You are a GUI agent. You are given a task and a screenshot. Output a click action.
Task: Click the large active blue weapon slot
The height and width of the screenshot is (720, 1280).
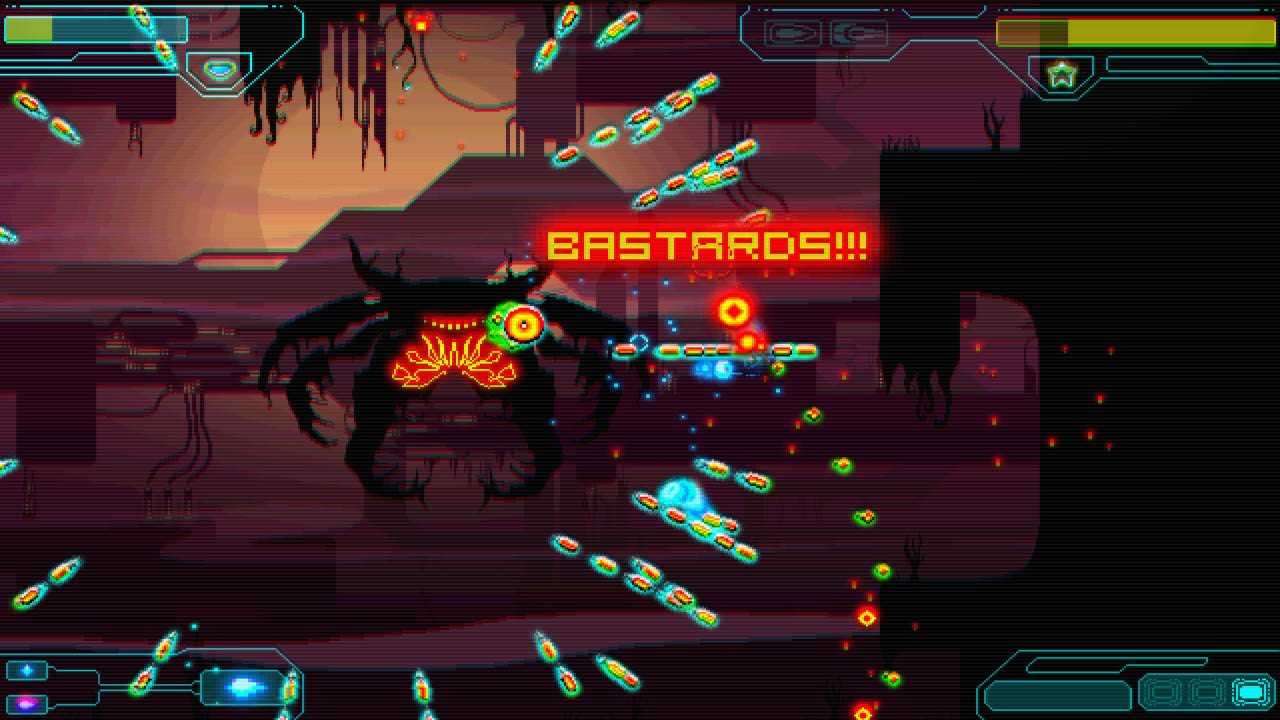(244, 687)
